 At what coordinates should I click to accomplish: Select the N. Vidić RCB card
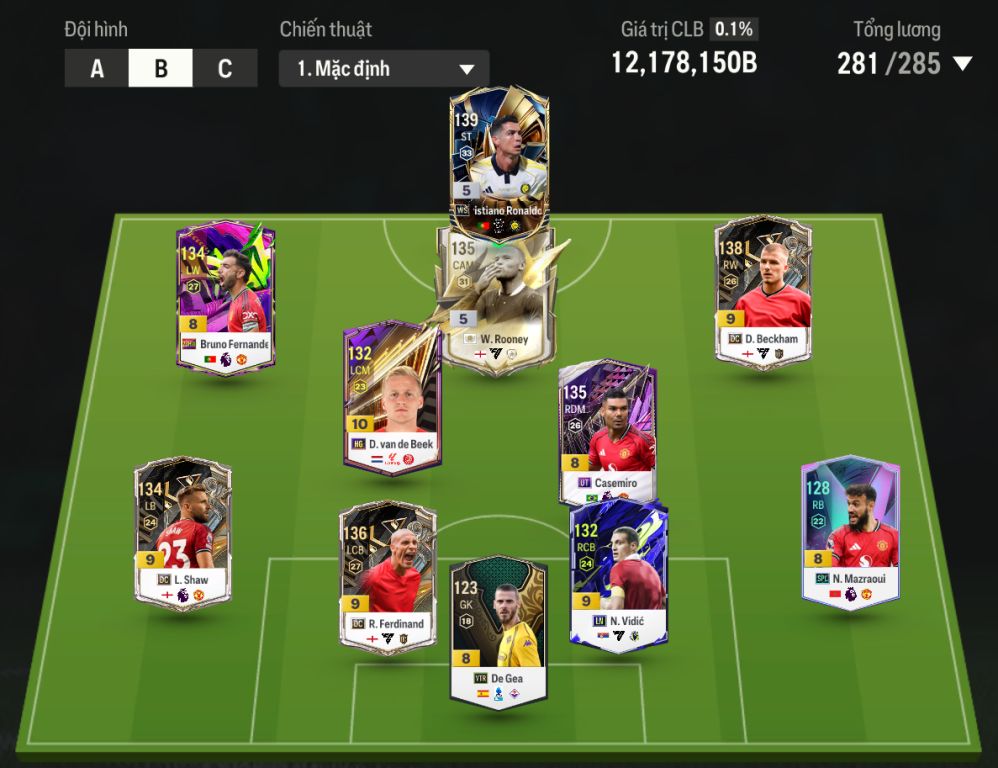[x=617, y=577]
